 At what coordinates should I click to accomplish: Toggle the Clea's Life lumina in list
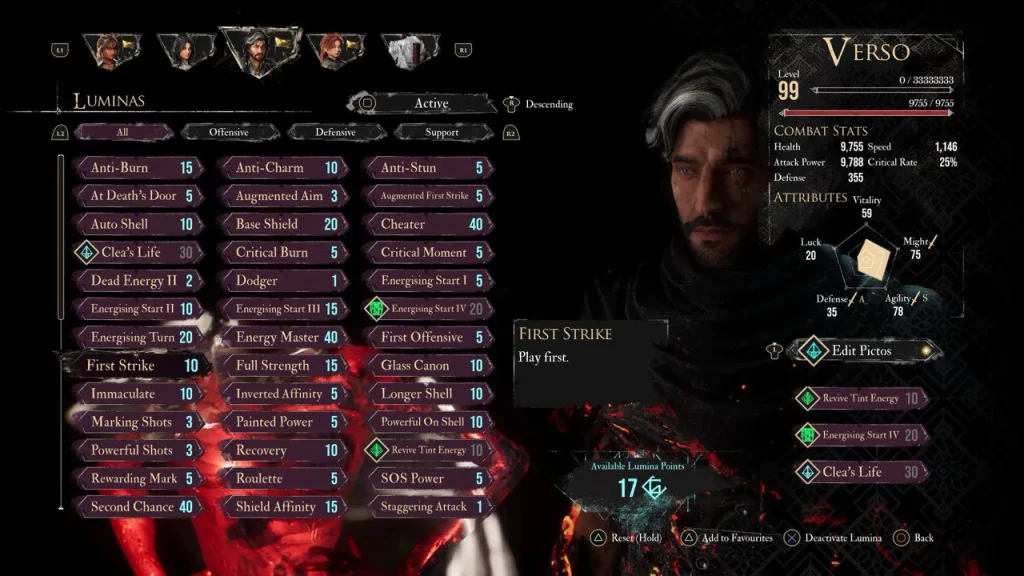136,253
